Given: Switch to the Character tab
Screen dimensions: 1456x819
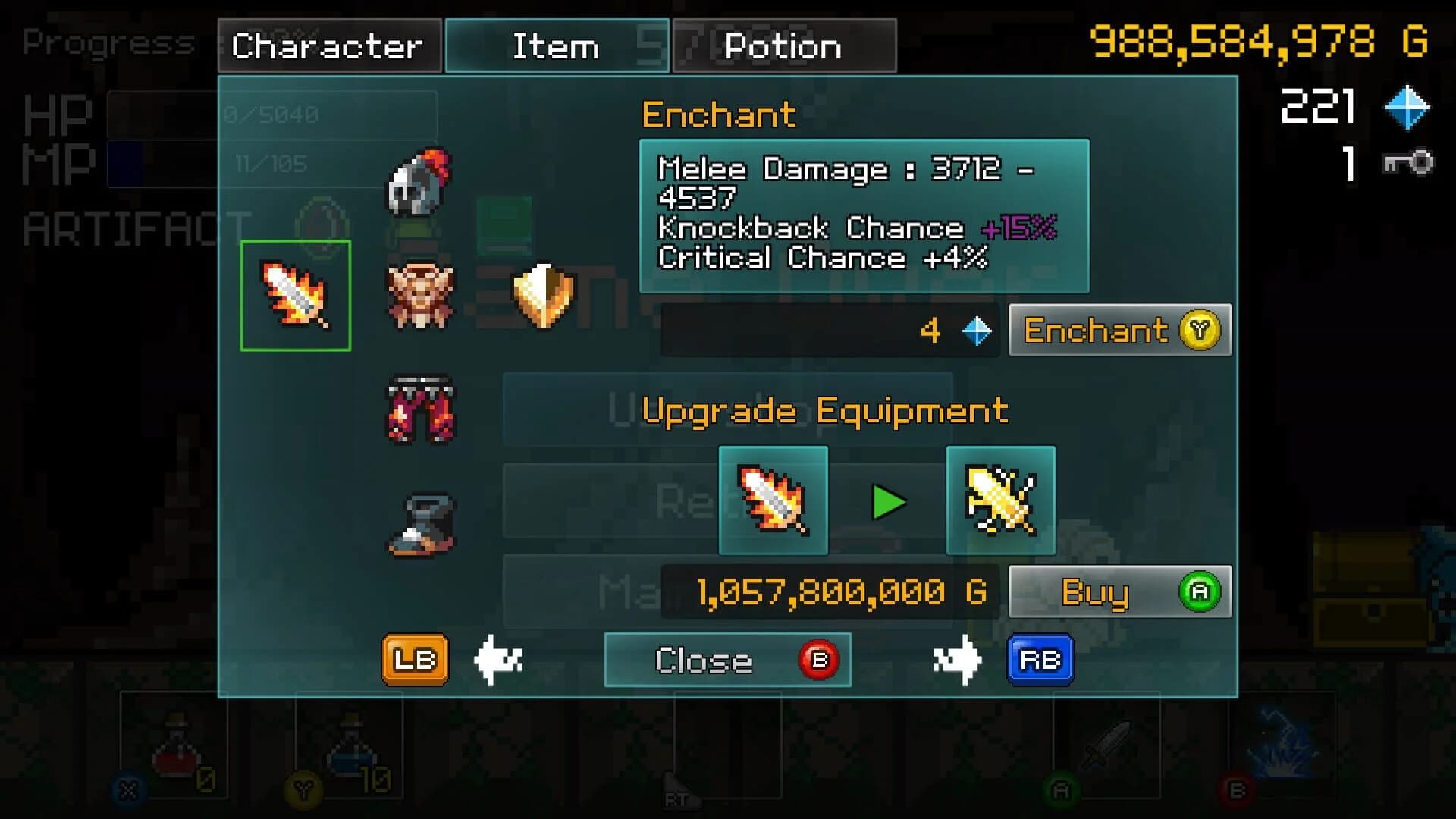Looking at the screenshot, I should pos(328,45).
